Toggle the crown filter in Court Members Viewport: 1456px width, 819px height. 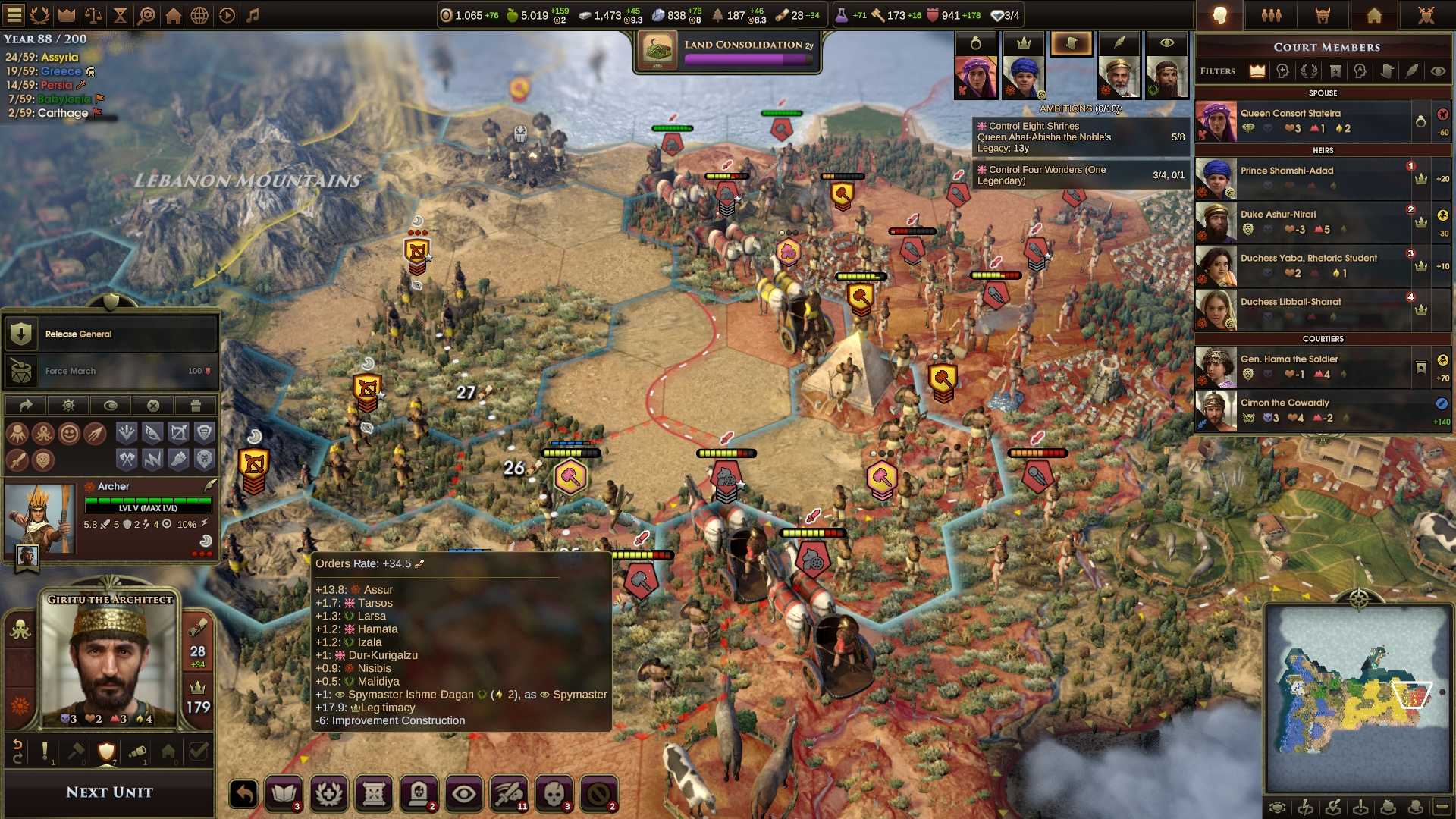1257,71
